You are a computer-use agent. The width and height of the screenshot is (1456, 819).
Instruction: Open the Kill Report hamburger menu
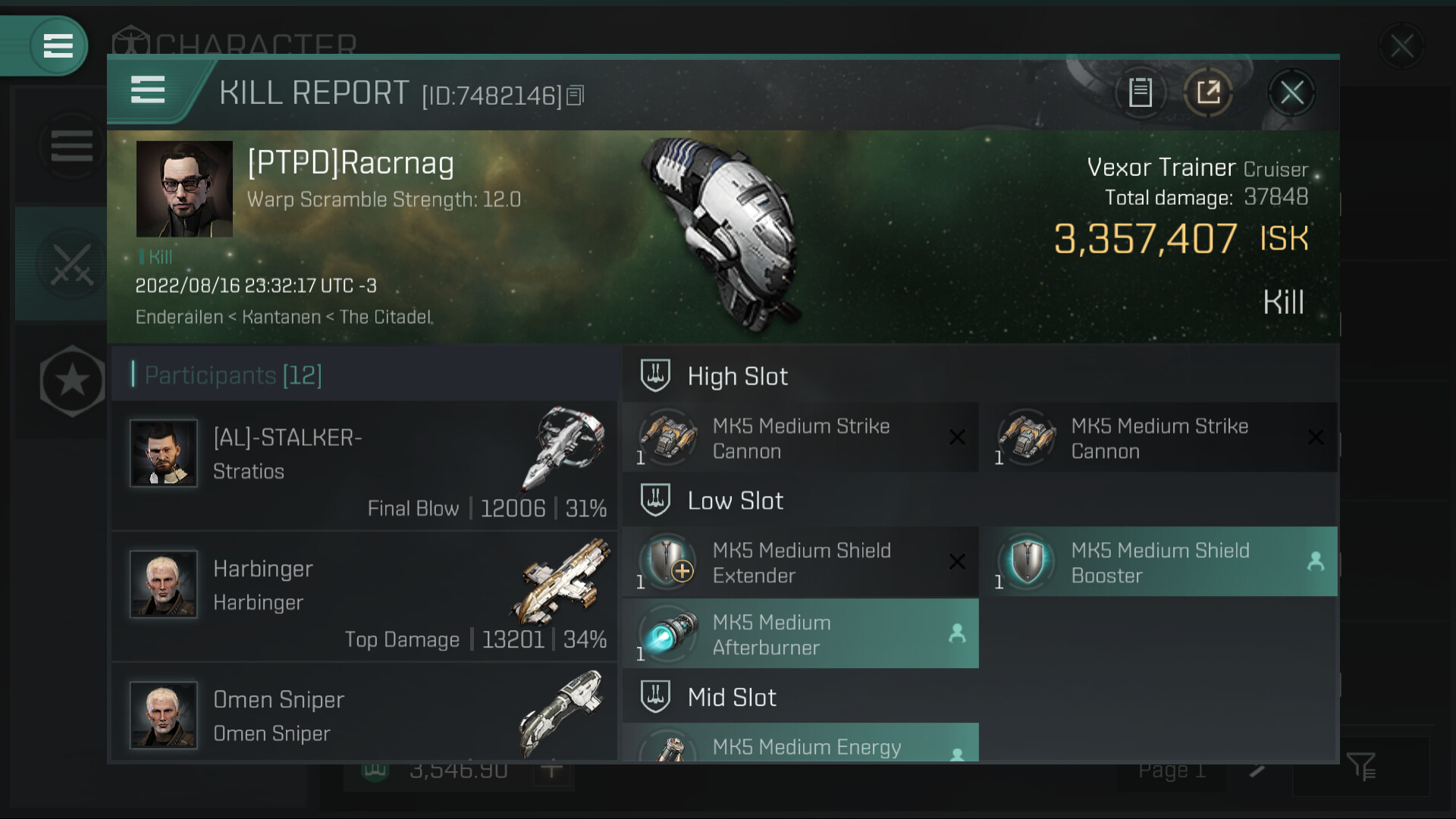pos(148,90)
